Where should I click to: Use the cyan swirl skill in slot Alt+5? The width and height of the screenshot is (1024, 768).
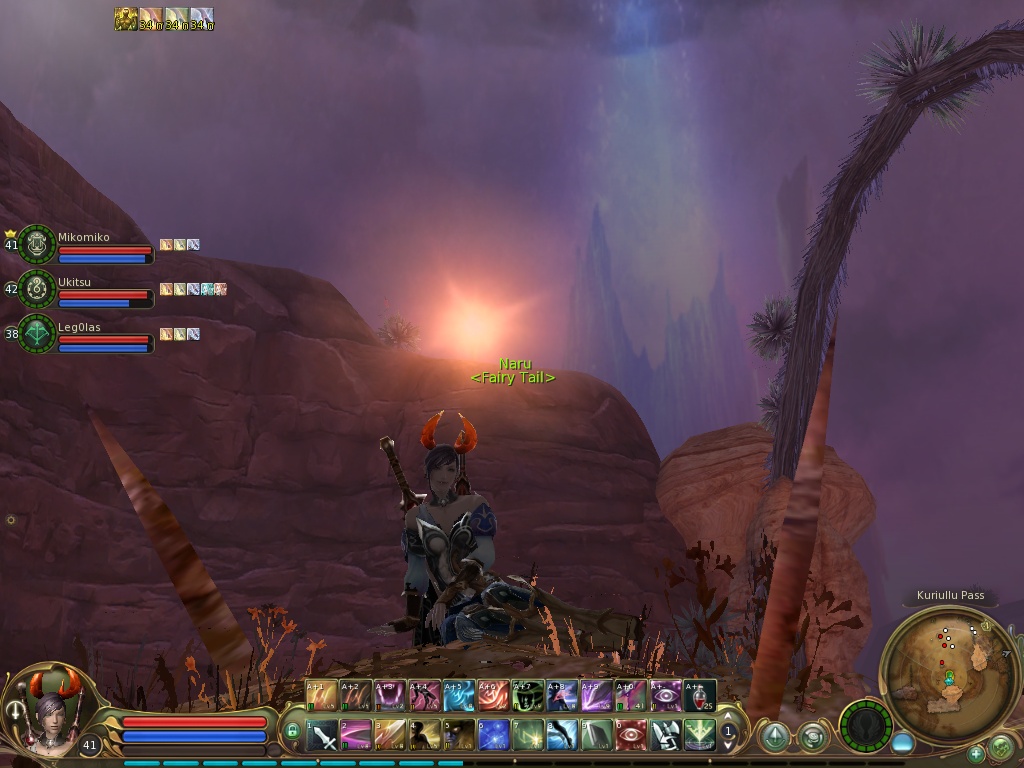point(459,694)
